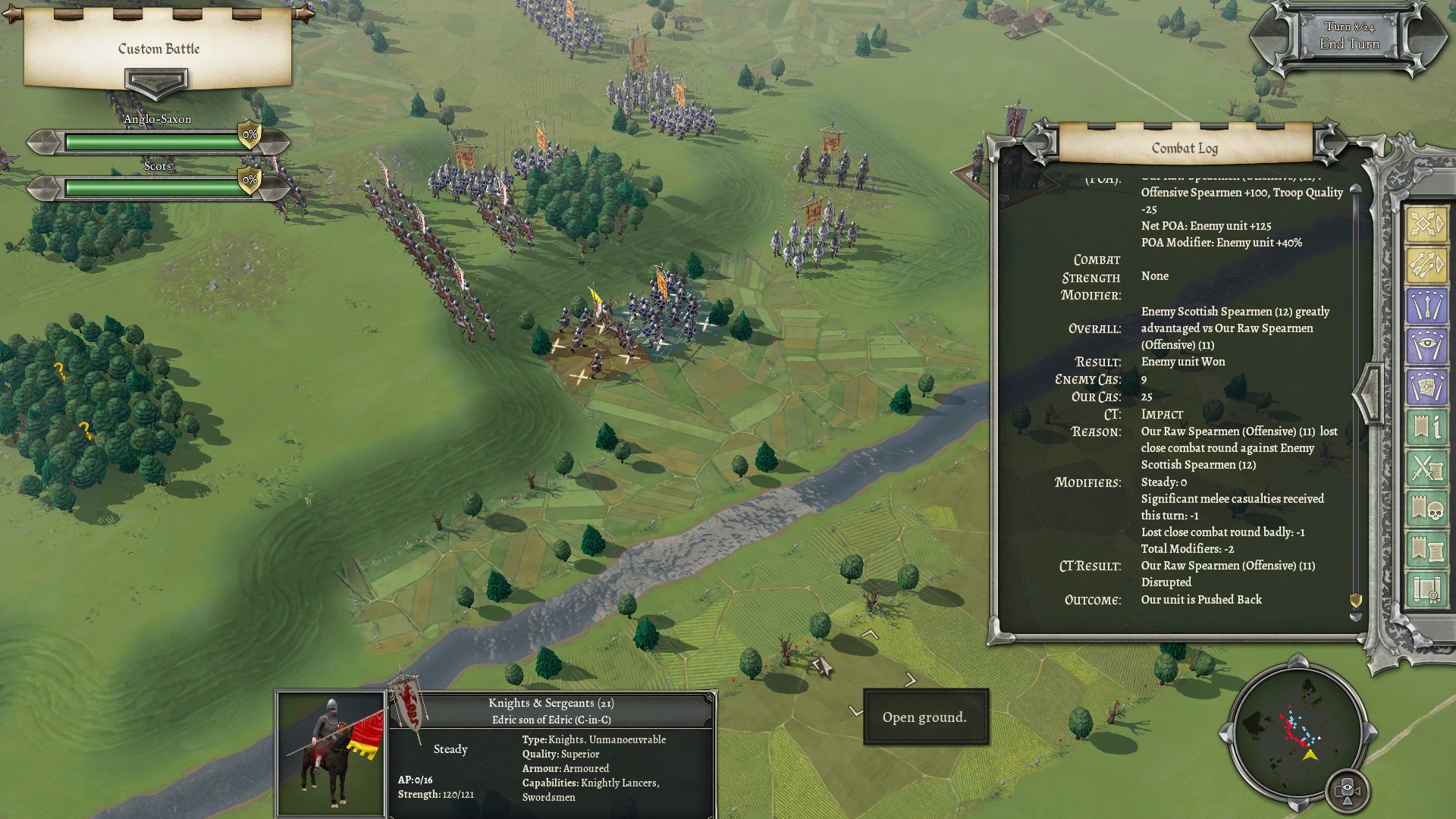The height and width of the screenshot is (819, 1456).
Task: Open the banner info icon
Action: [x=1426, y=428]
